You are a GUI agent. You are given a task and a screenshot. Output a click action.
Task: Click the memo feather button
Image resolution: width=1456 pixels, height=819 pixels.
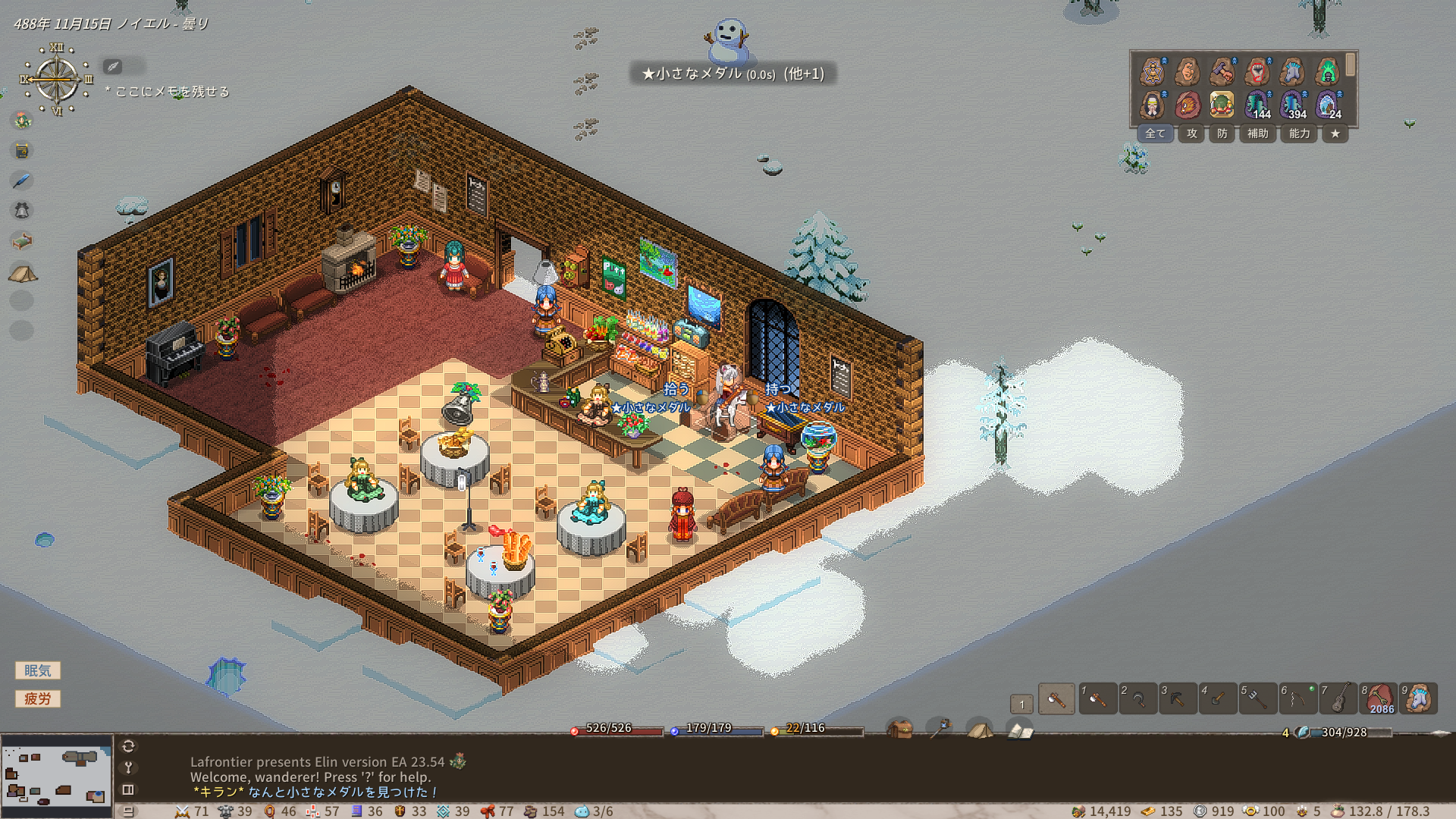pyautogui.click(x=113, y=67)
